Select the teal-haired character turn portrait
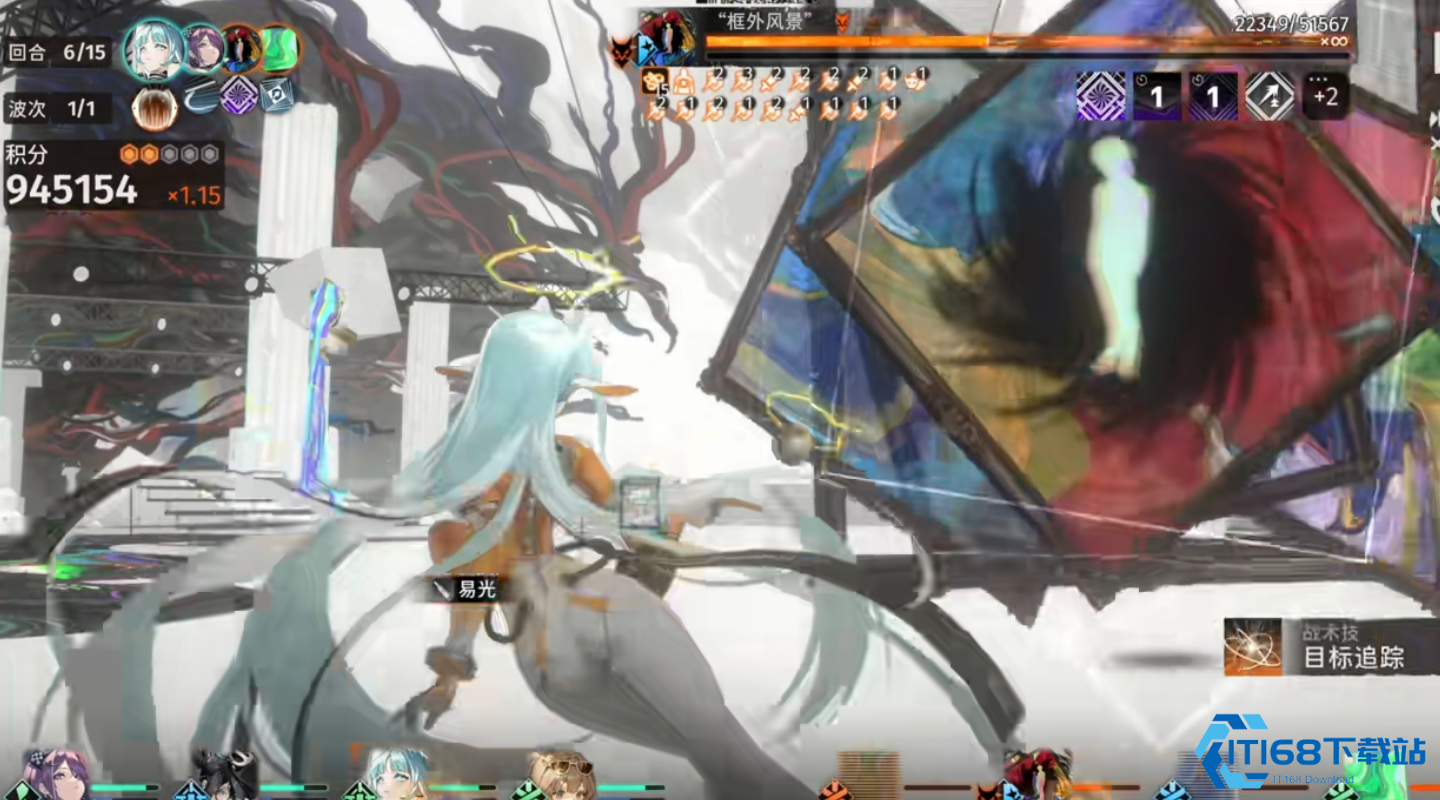 [155, 49]
